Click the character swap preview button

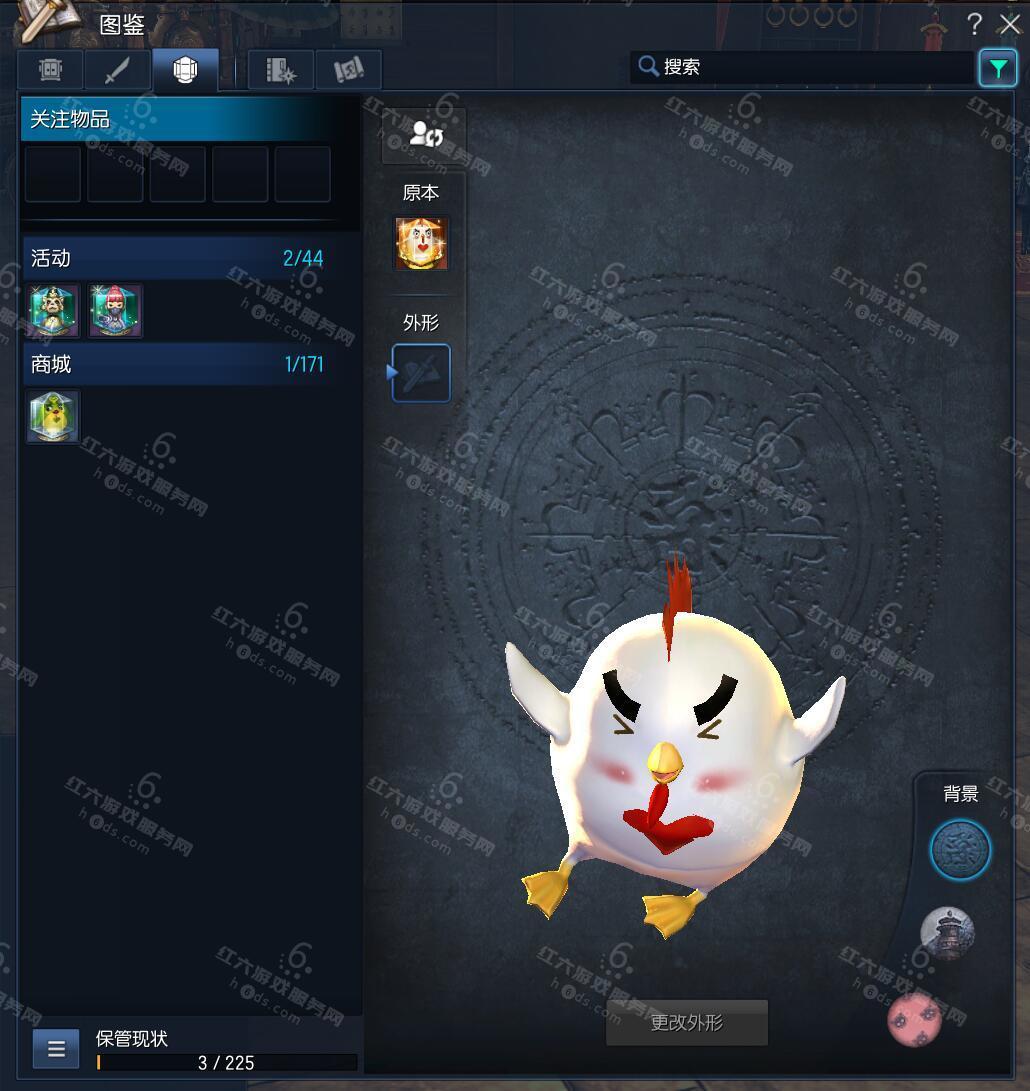(x=423, y=135)
